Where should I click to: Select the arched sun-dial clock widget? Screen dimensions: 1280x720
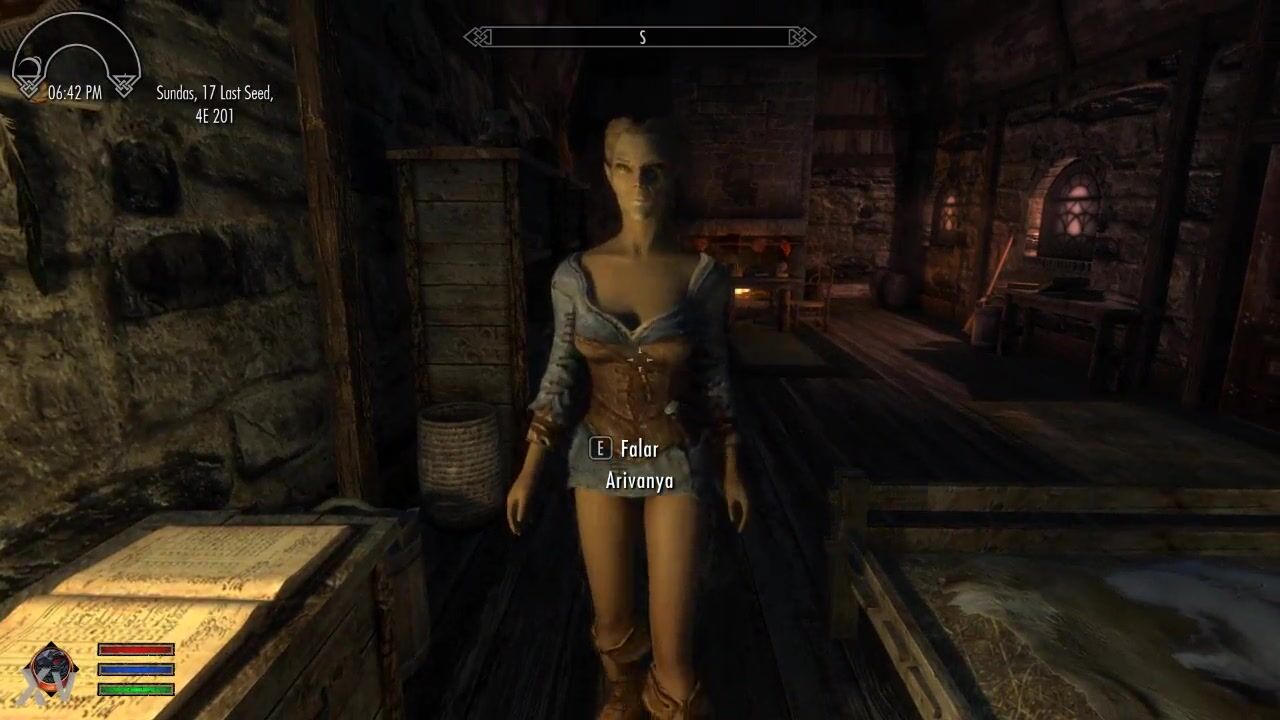point(75,57)
